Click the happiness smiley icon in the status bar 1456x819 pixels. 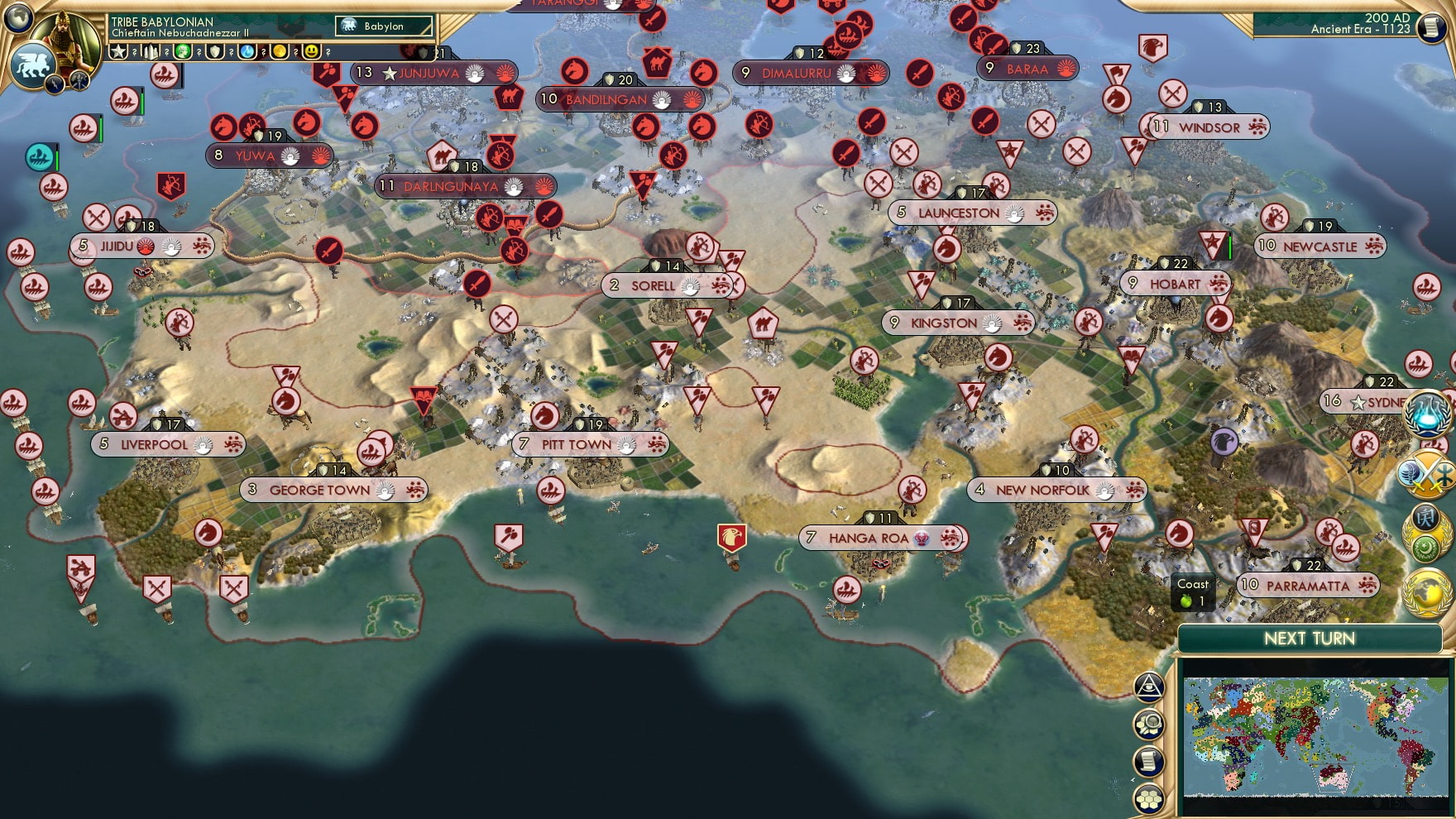point(311,51)
